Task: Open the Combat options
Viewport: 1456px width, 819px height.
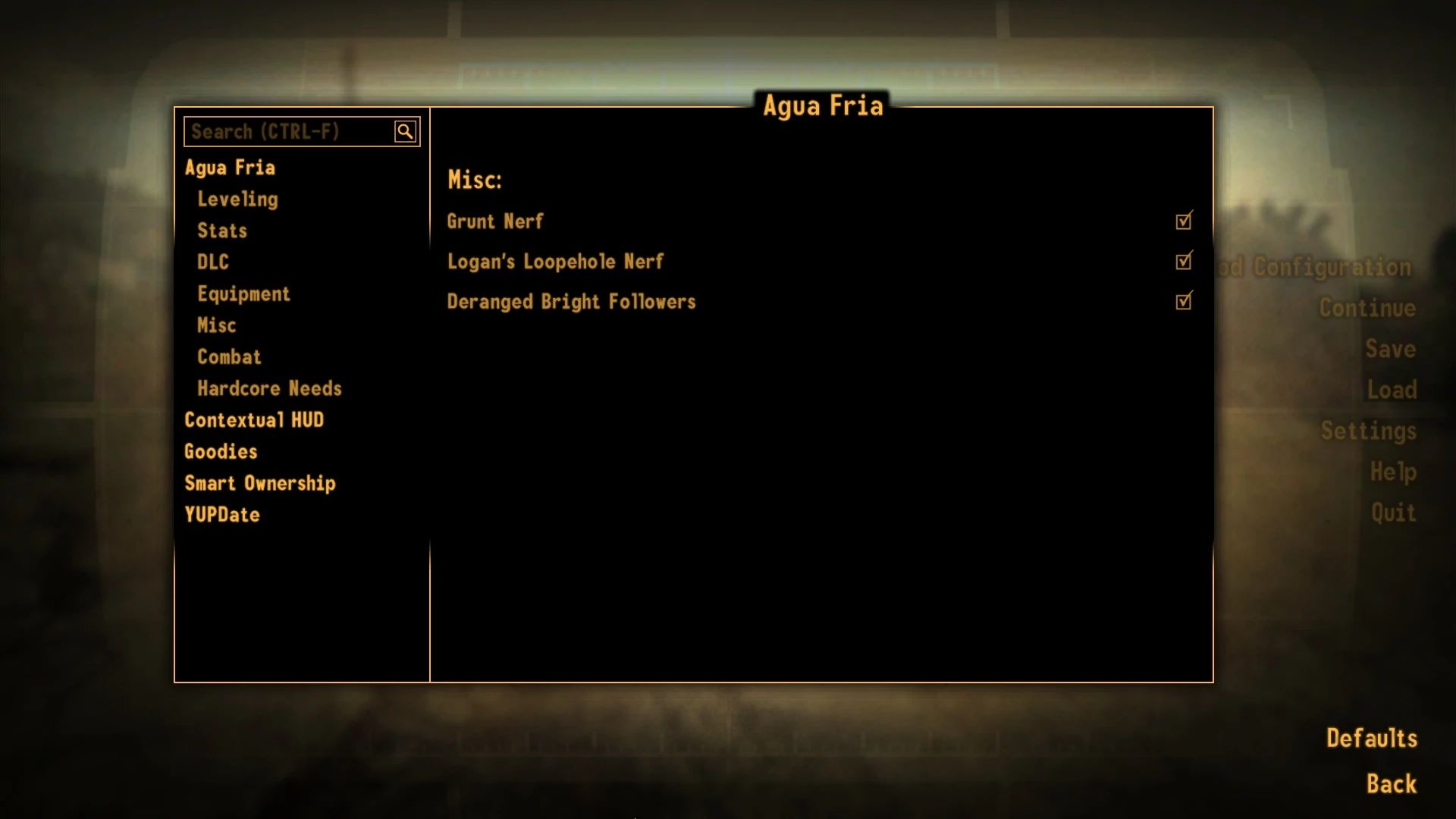Action: point(229,356)
